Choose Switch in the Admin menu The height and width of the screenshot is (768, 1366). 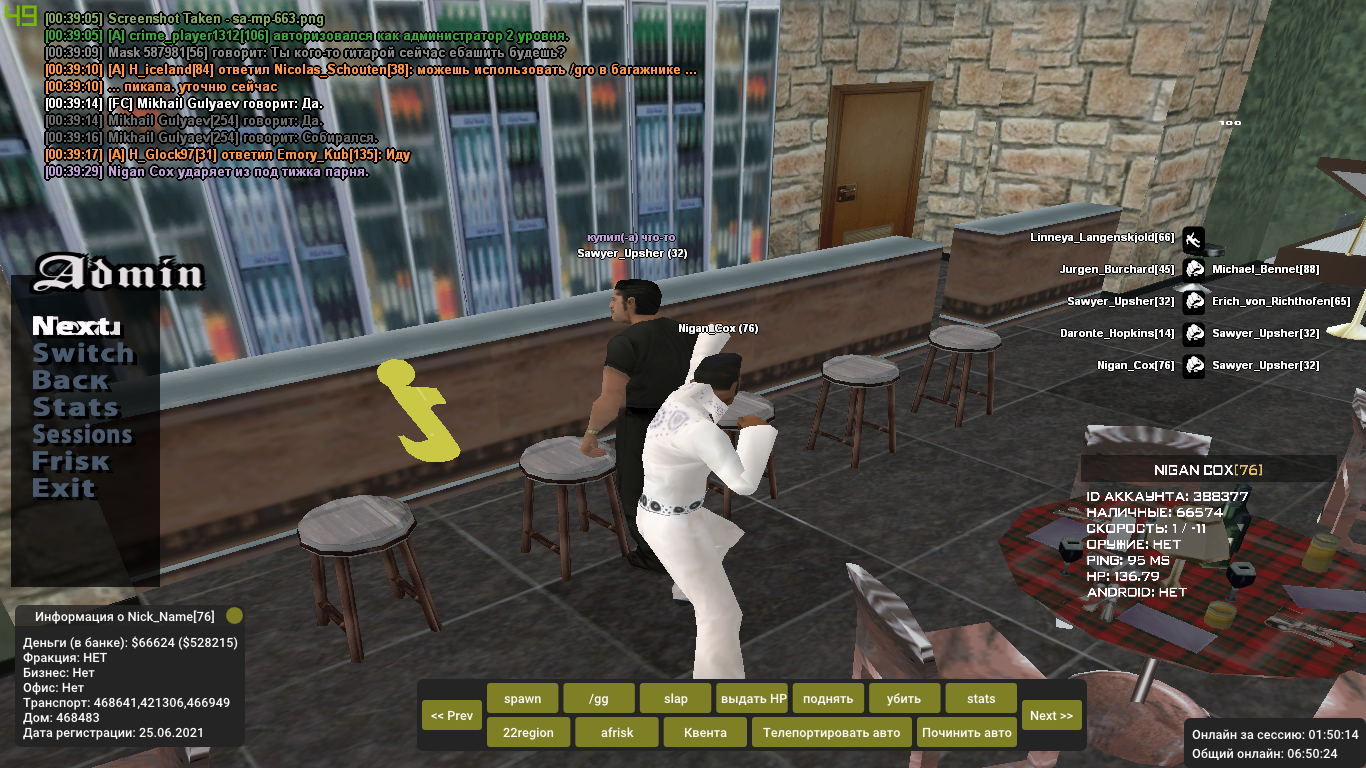click(x=83, y=353)
